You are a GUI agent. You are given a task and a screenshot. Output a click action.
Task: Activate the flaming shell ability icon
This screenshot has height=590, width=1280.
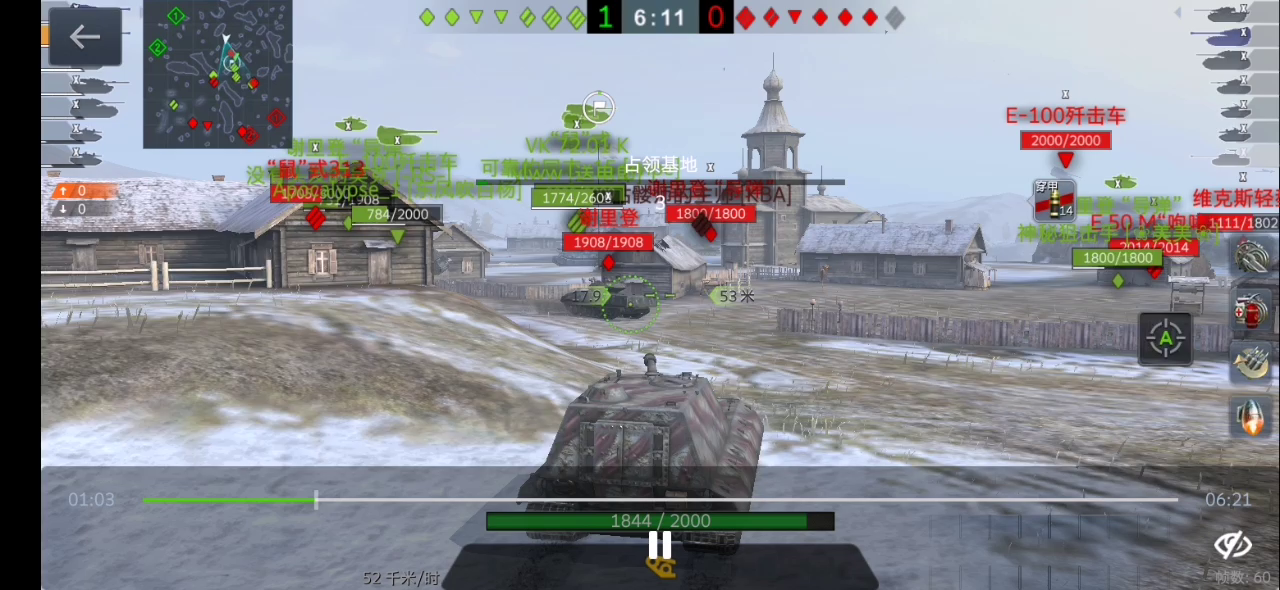coord(1254,416)
